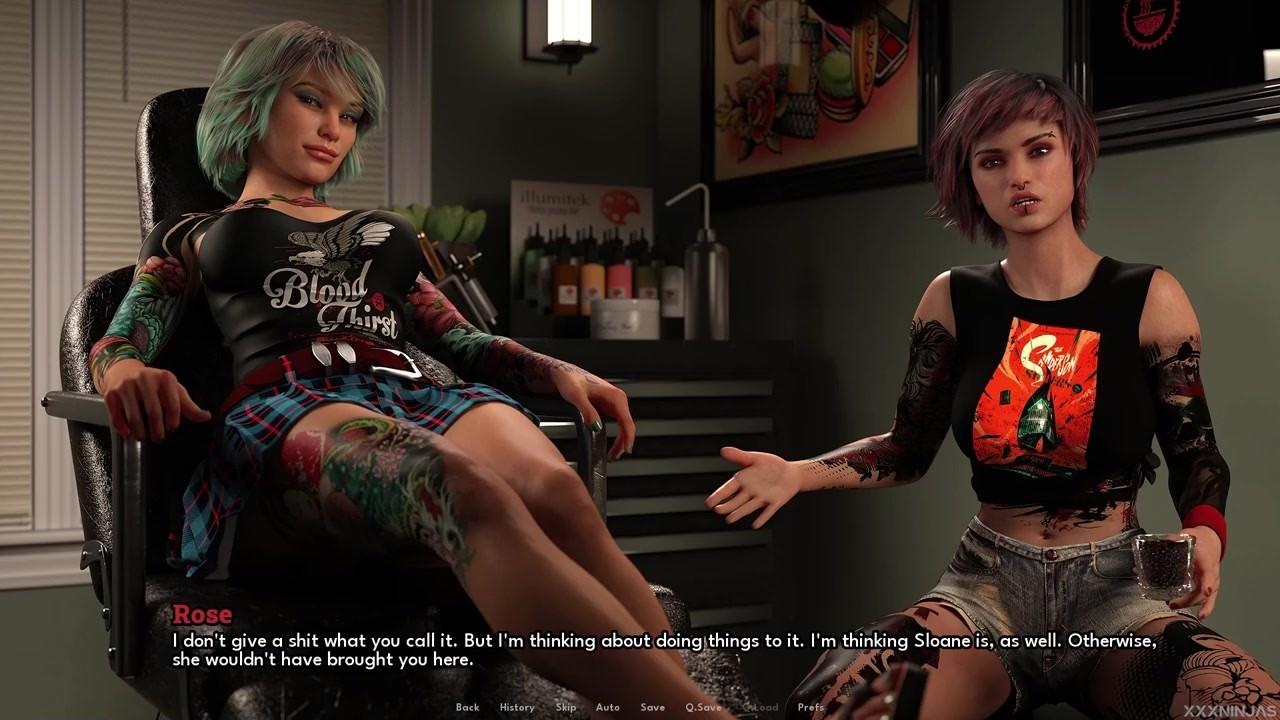1280x720 pixels.
Task: Open the dialogue History log
Action: click(517, 707)
